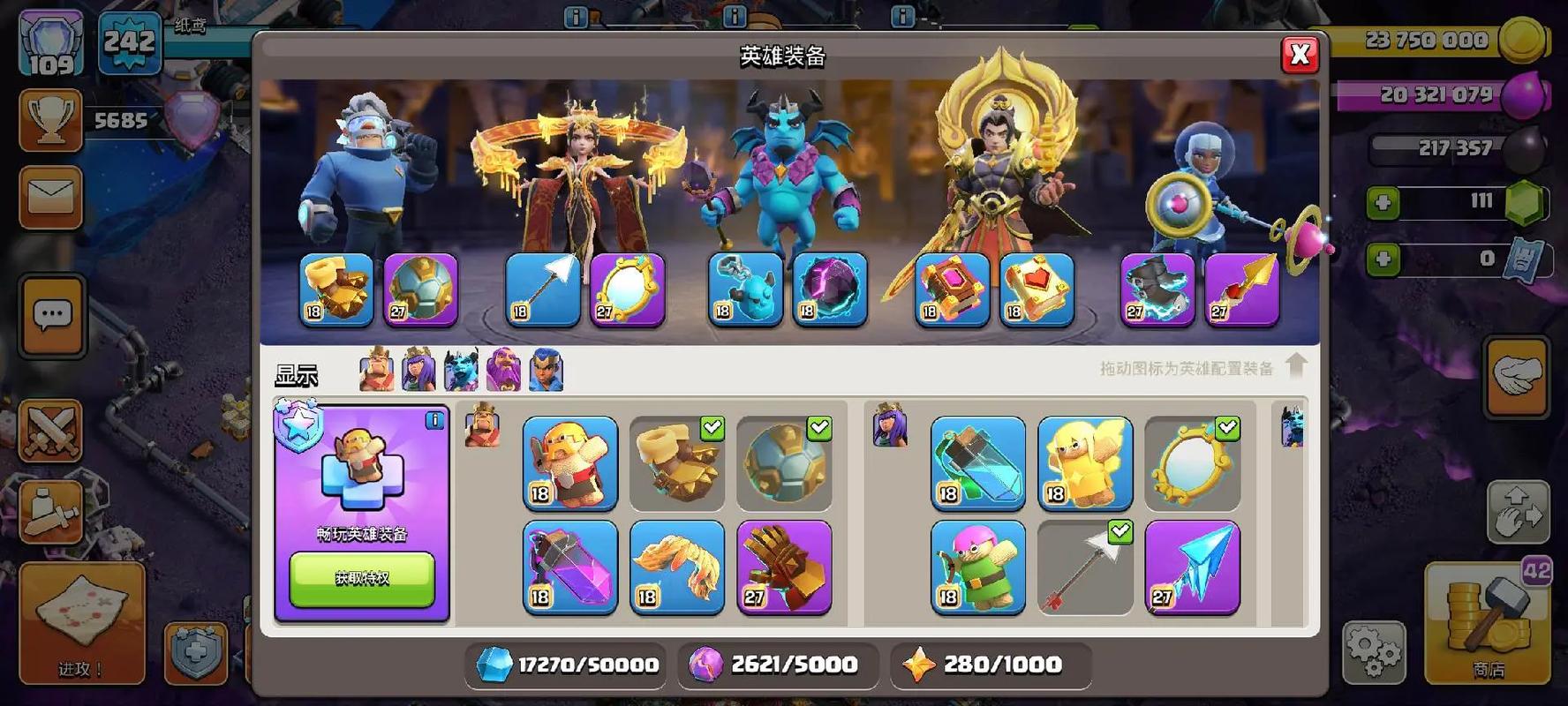
Task: Start an attack with 进攻 button
Action: [x=81, y=622]
